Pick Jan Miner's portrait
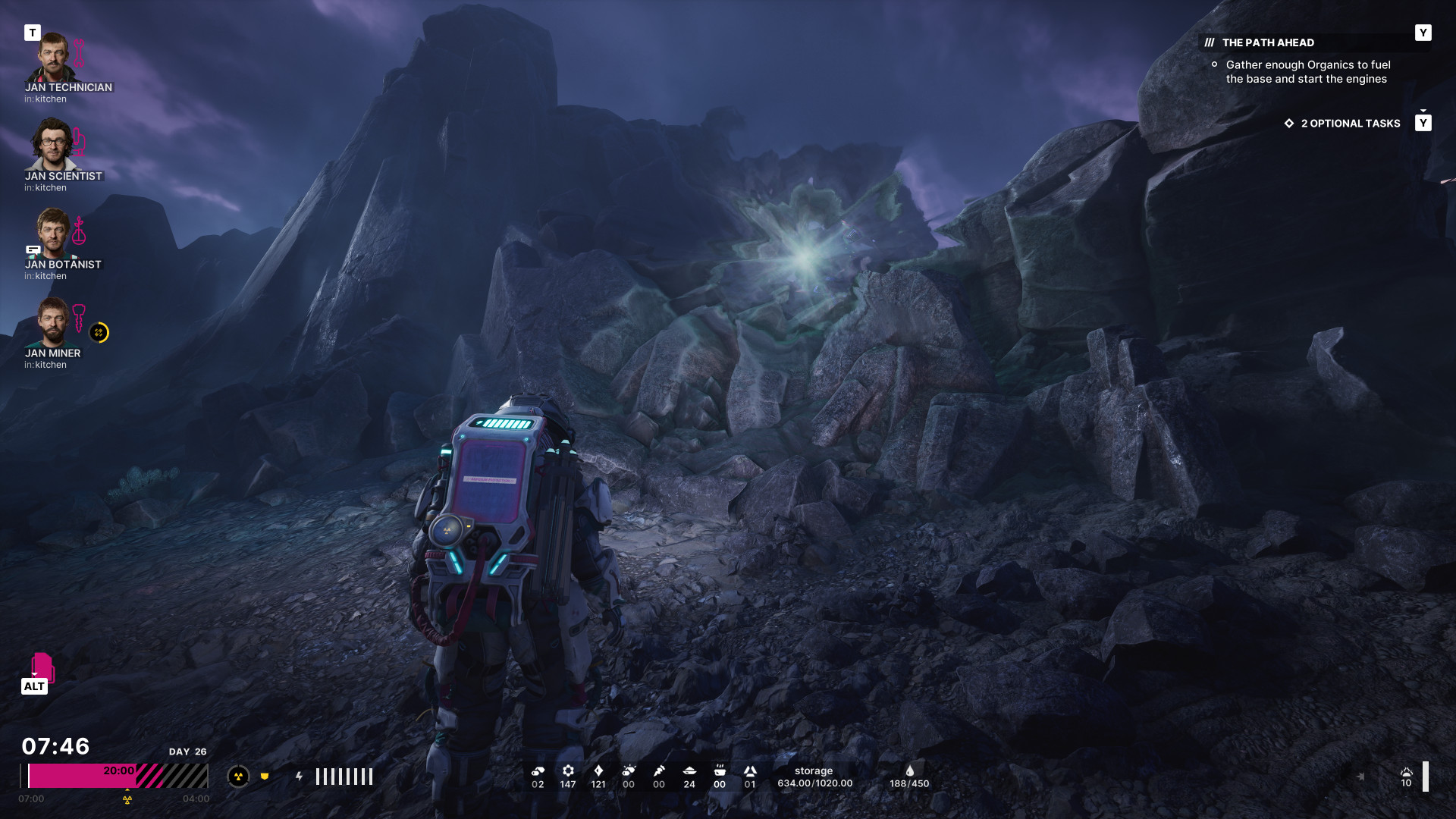 (53, 322)
